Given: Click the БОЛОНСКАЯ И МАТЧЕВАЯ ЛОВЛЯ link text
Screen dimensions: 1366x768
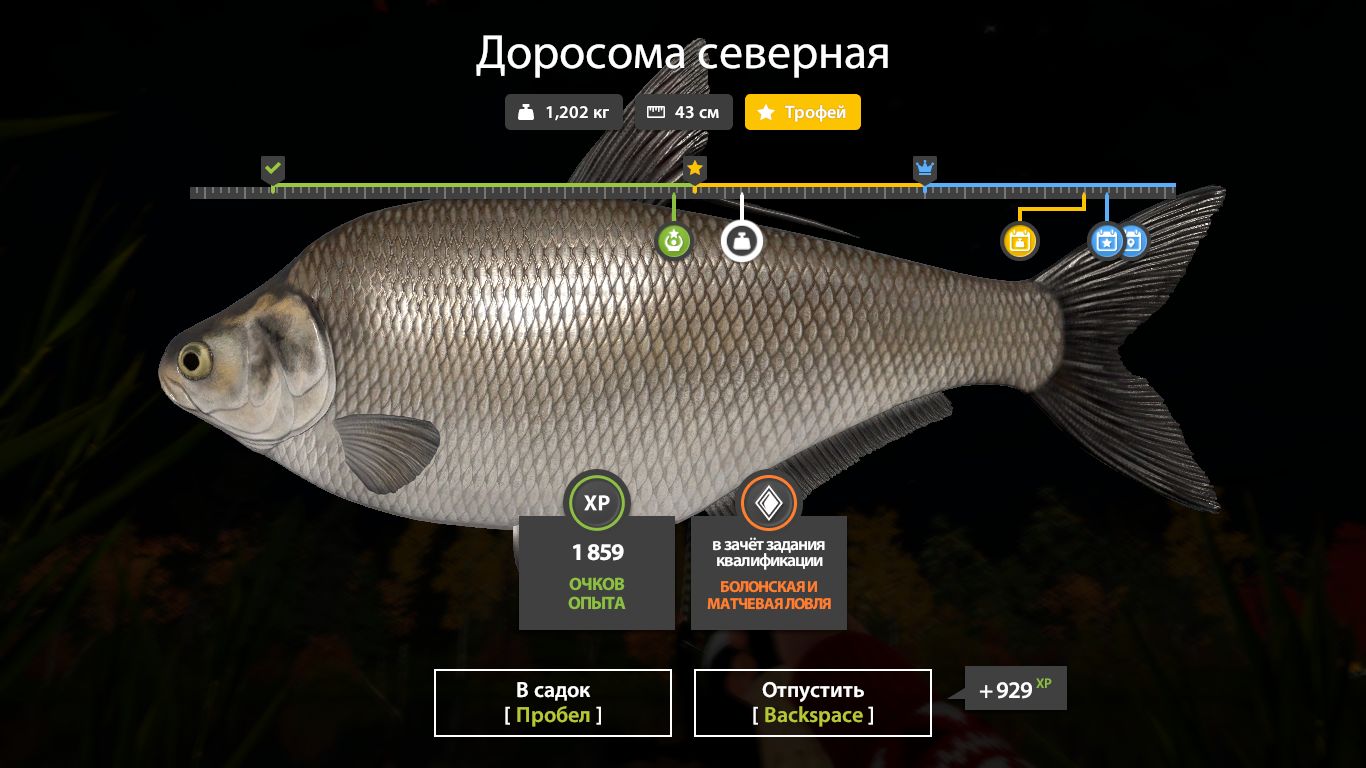Looking at the screenshot, I should click(768, 597).
